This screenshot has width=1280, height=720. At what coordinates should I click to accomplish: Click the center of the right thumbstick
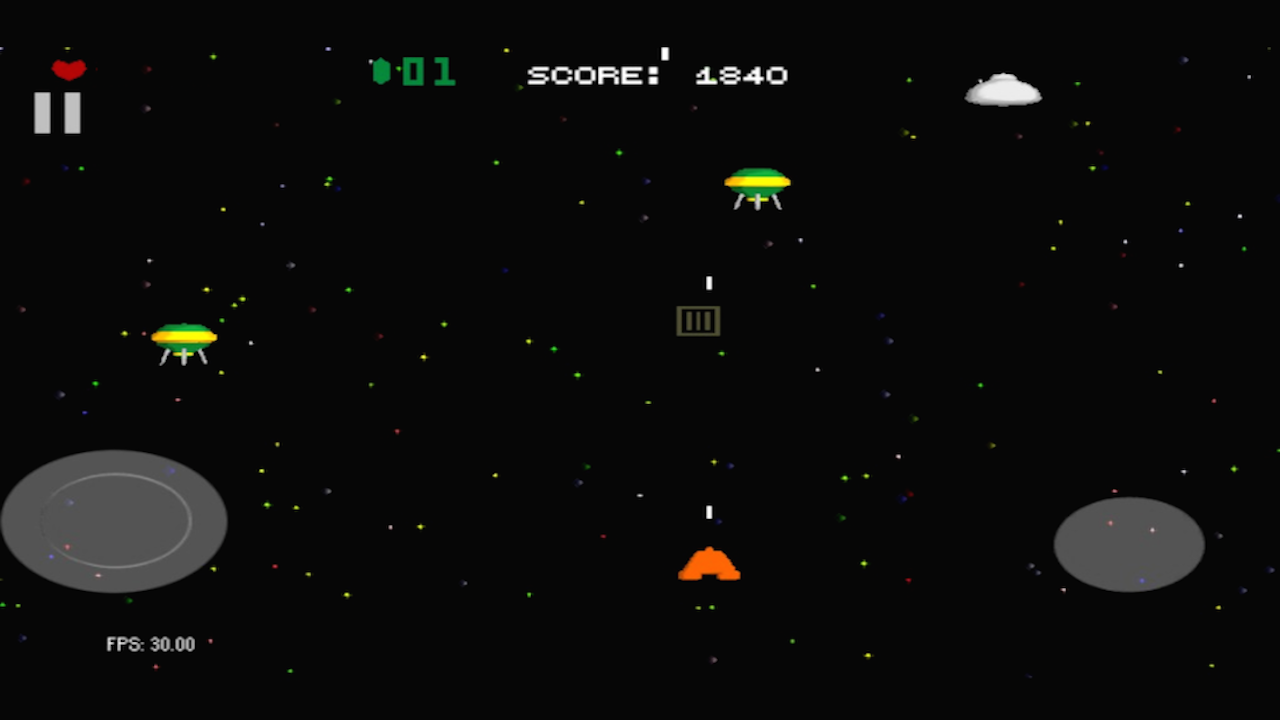point(1129,545)
